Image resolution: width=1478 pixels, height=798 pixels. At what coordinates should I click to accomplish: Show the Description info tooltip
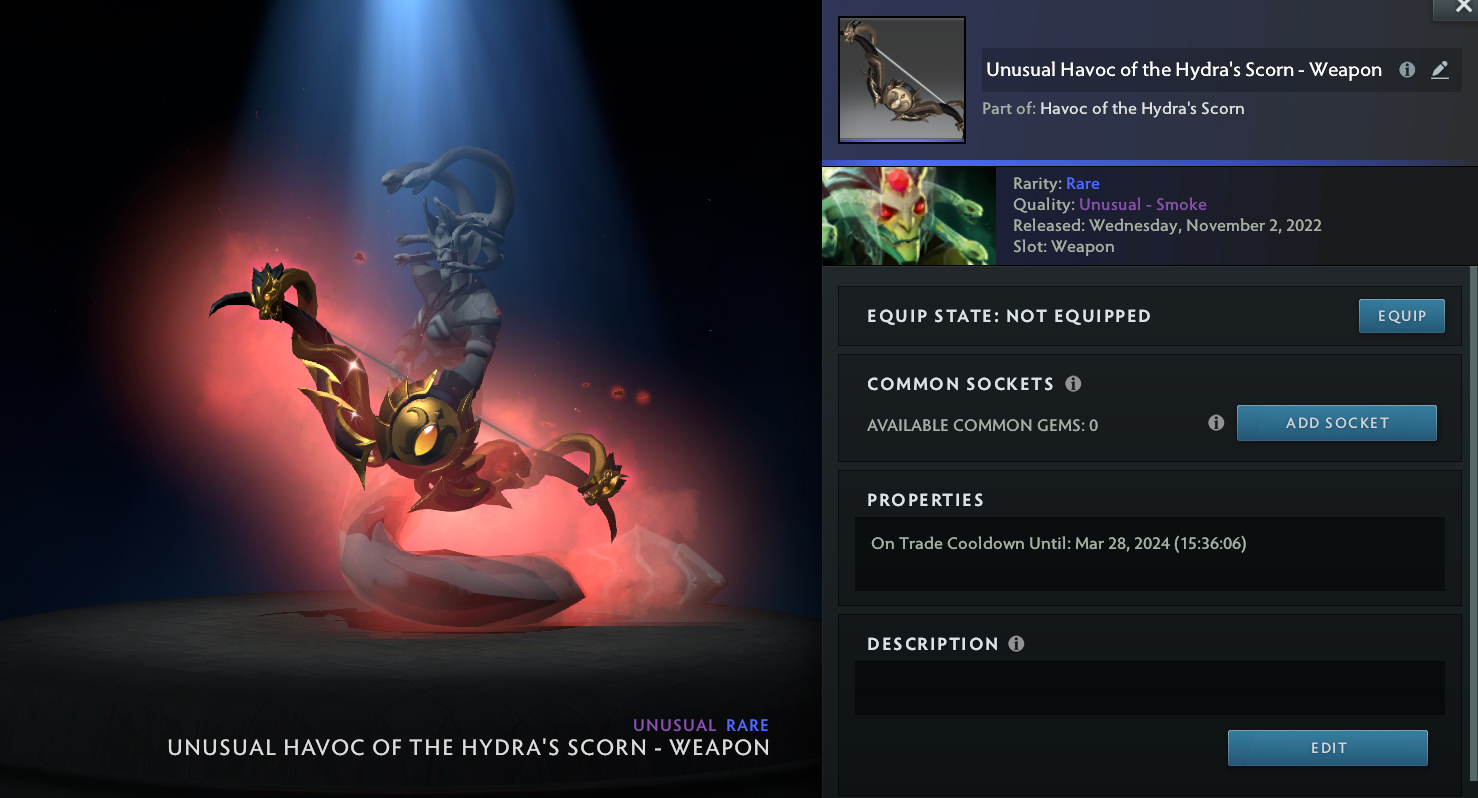1016,644
